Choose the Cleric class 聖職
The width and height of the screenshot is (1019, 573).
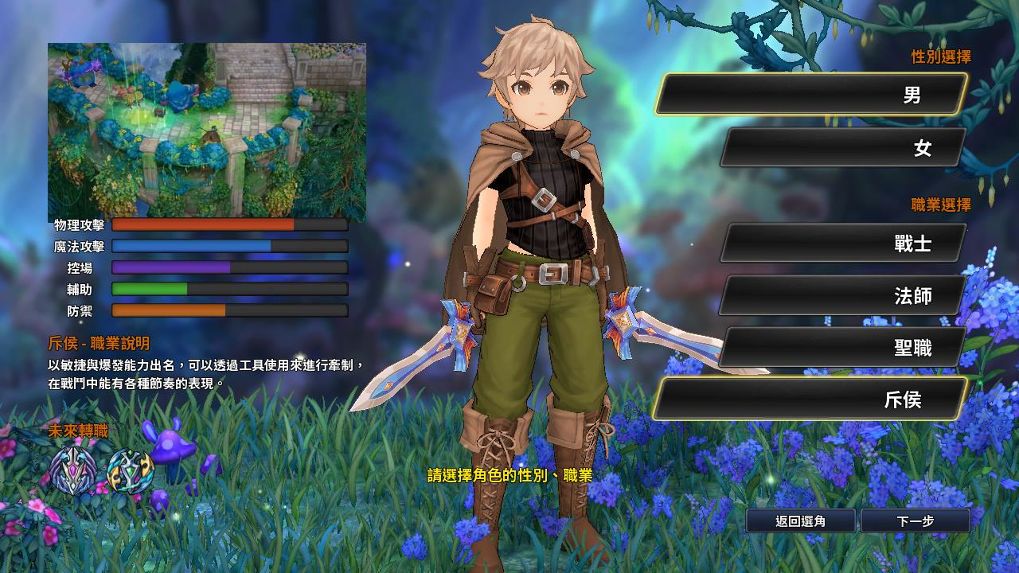click(843, 347)
